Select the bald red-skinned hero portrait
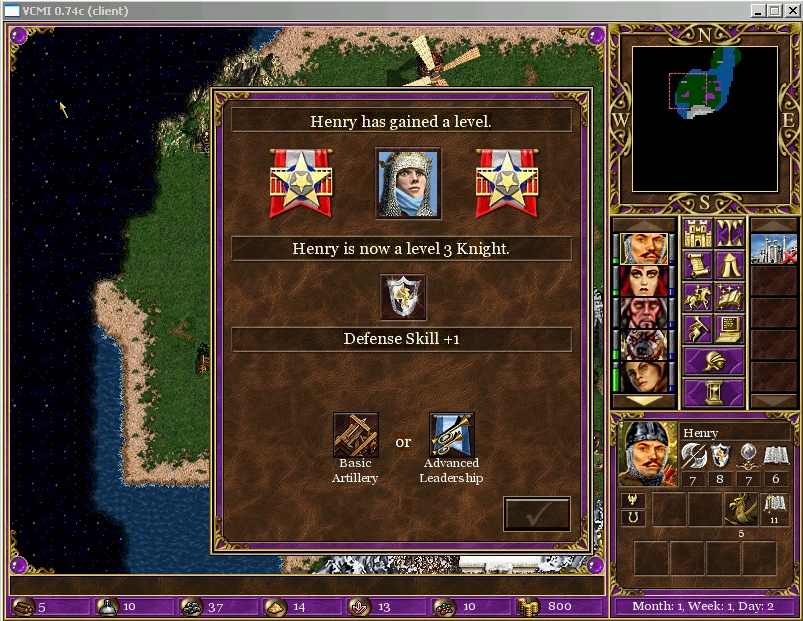The width and height of the screenshot is (803, 621). tap(645, 312)
